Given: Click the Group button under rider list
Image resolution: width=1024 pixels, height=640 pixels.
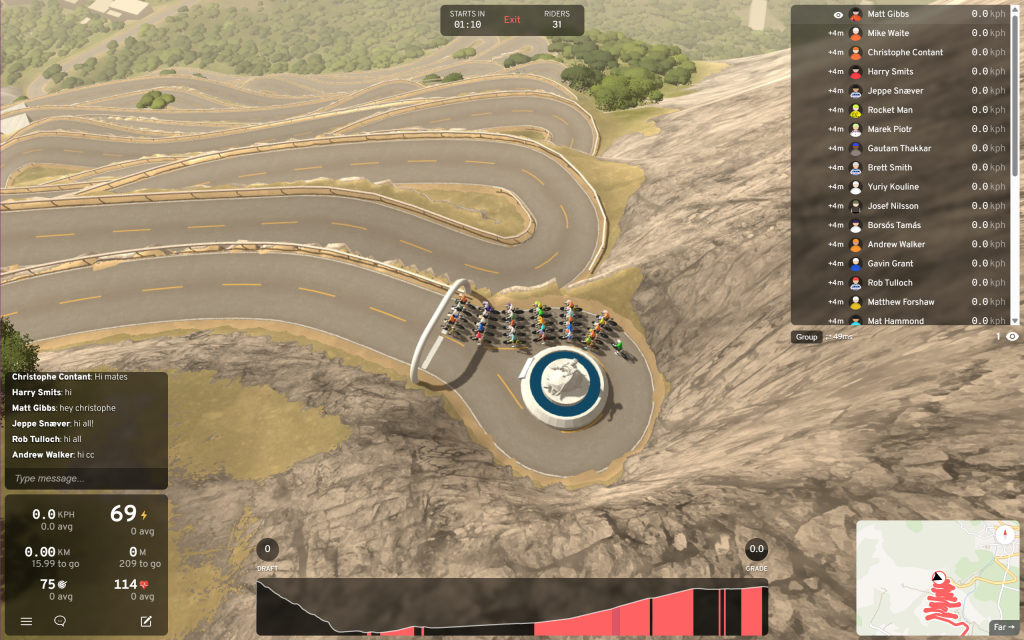Looking at the screenshot, I should (x=806, y=337).
